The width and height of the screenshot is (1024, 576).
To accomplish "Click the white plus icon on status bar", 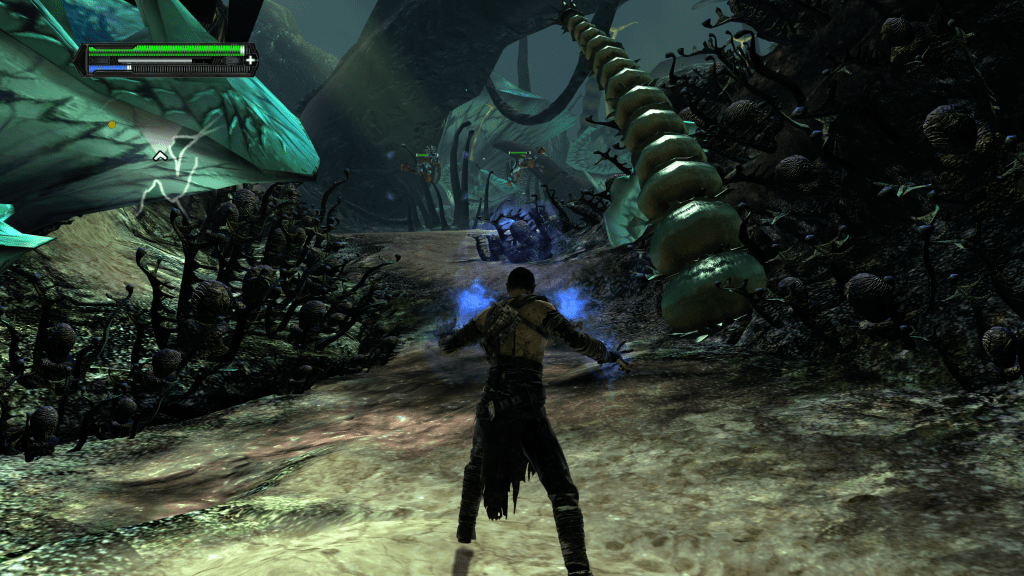I will [x=249, y=60].
